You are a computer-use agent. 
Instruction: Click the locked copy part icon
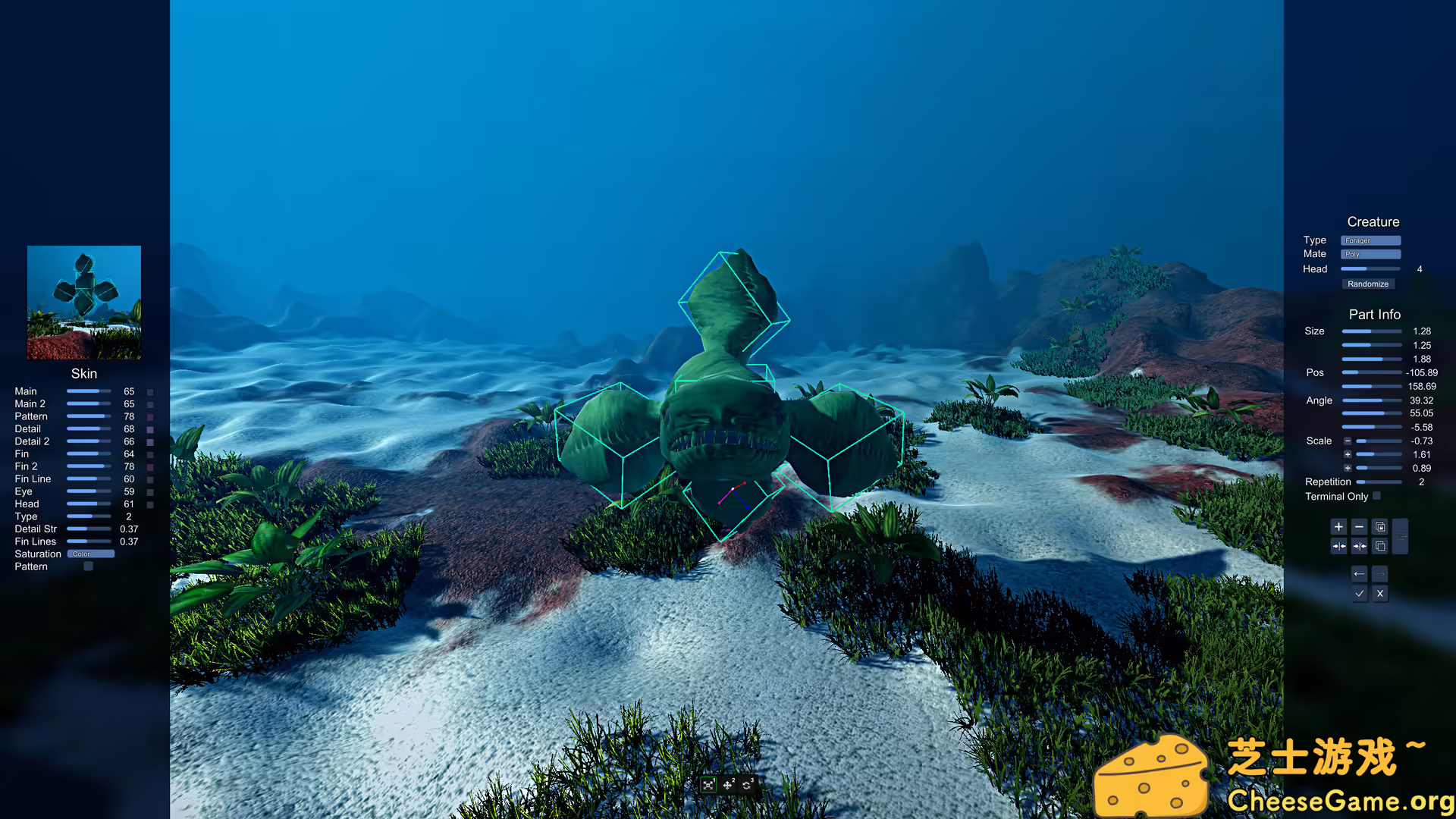[1380, 526]
